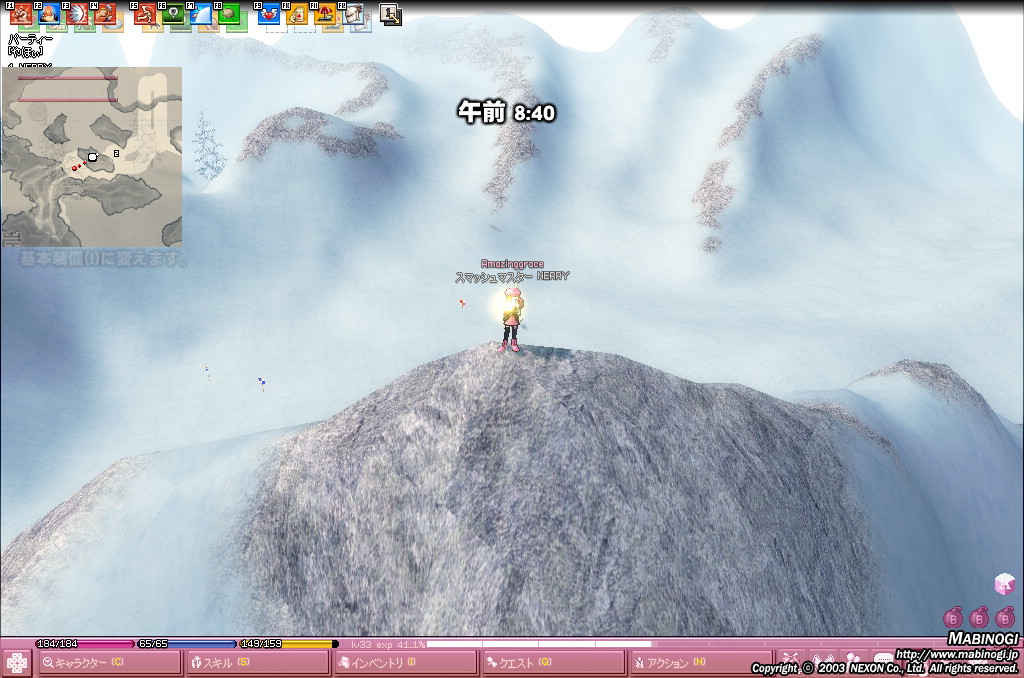Click the minimap to open the map
The height and width of the screenshot is (678, 1024).
[x=91, y=156]
